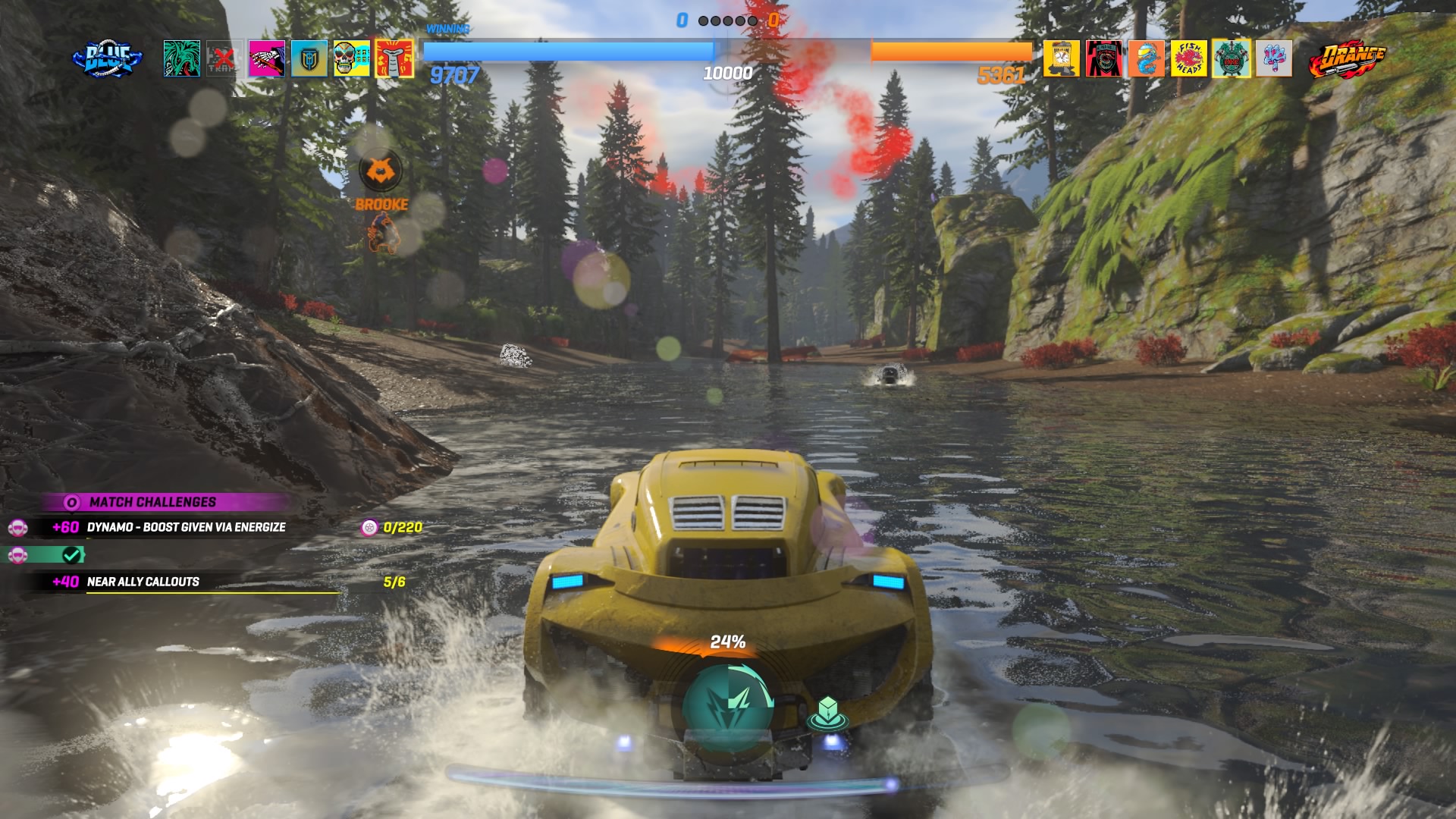Click the Orange team logo

(x=1348, y=59)
